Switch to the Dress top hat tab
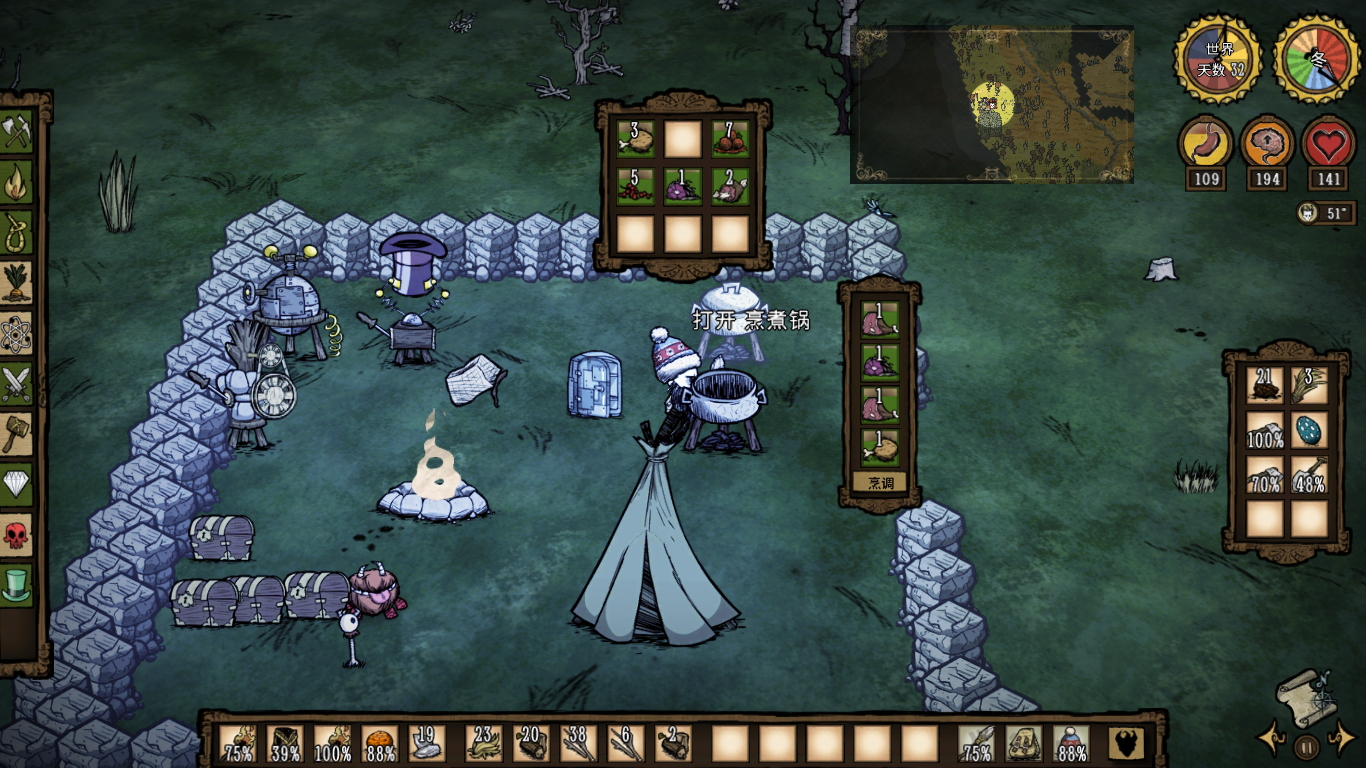 click(x=17, y=584)
